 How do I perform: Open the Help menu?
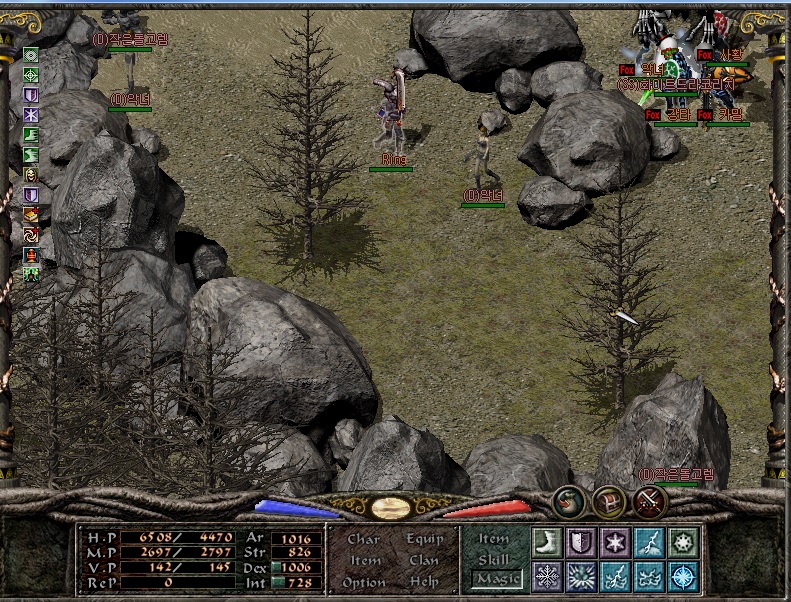(x=424, y=582)
